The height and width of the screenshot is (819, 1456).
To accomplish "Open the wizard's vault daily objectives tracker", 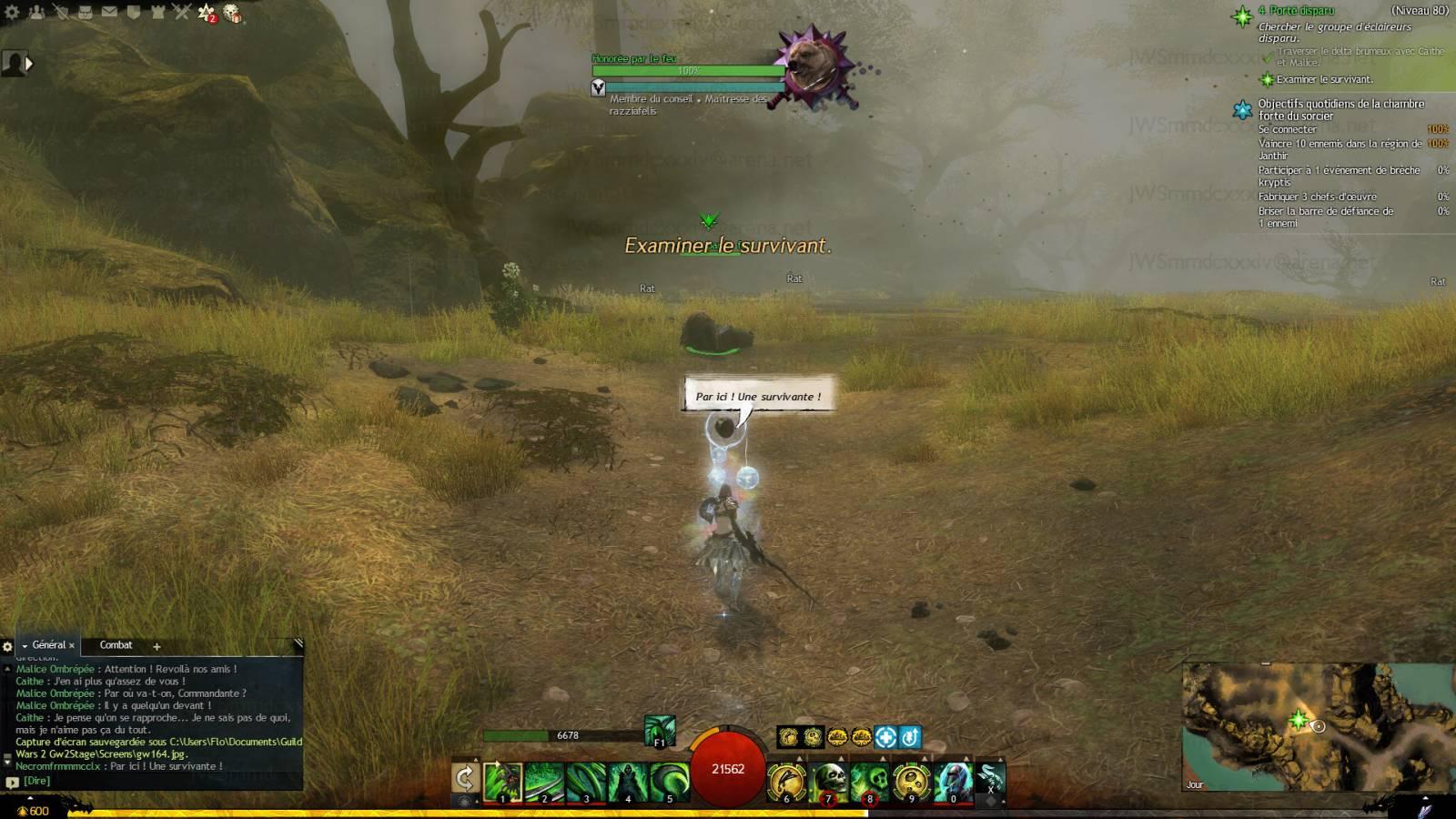I will [x=1340, y=109].
